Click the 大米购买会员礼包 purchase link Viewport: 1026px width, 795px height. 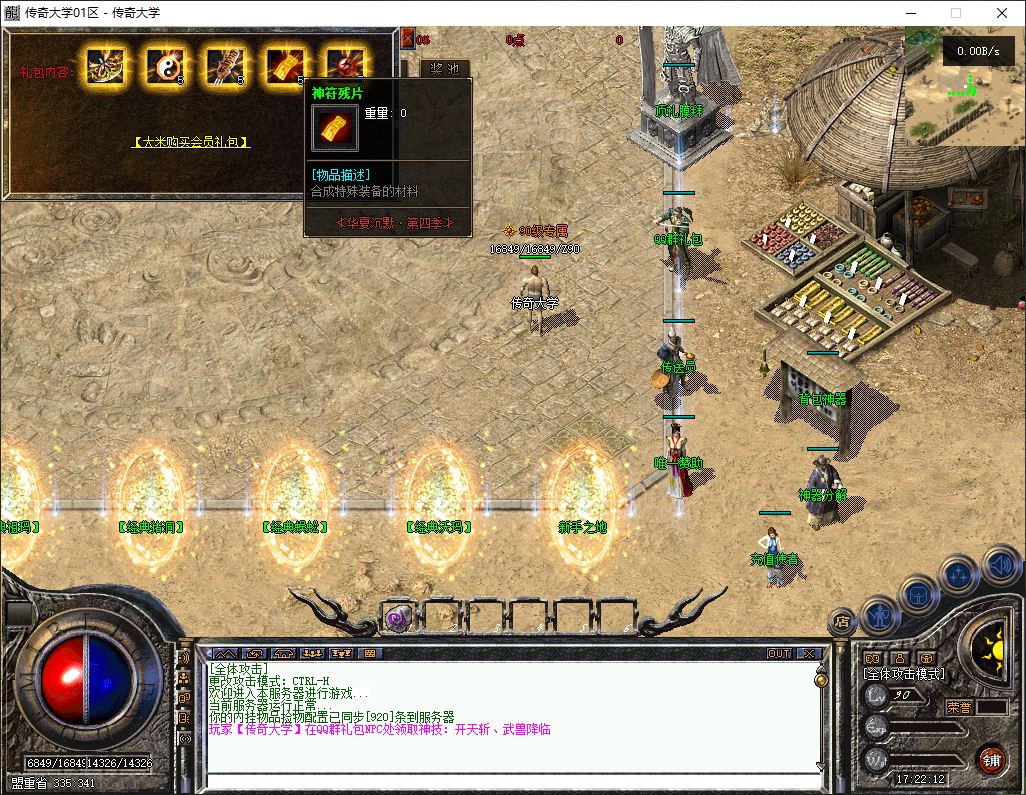(x=191, y=142)
